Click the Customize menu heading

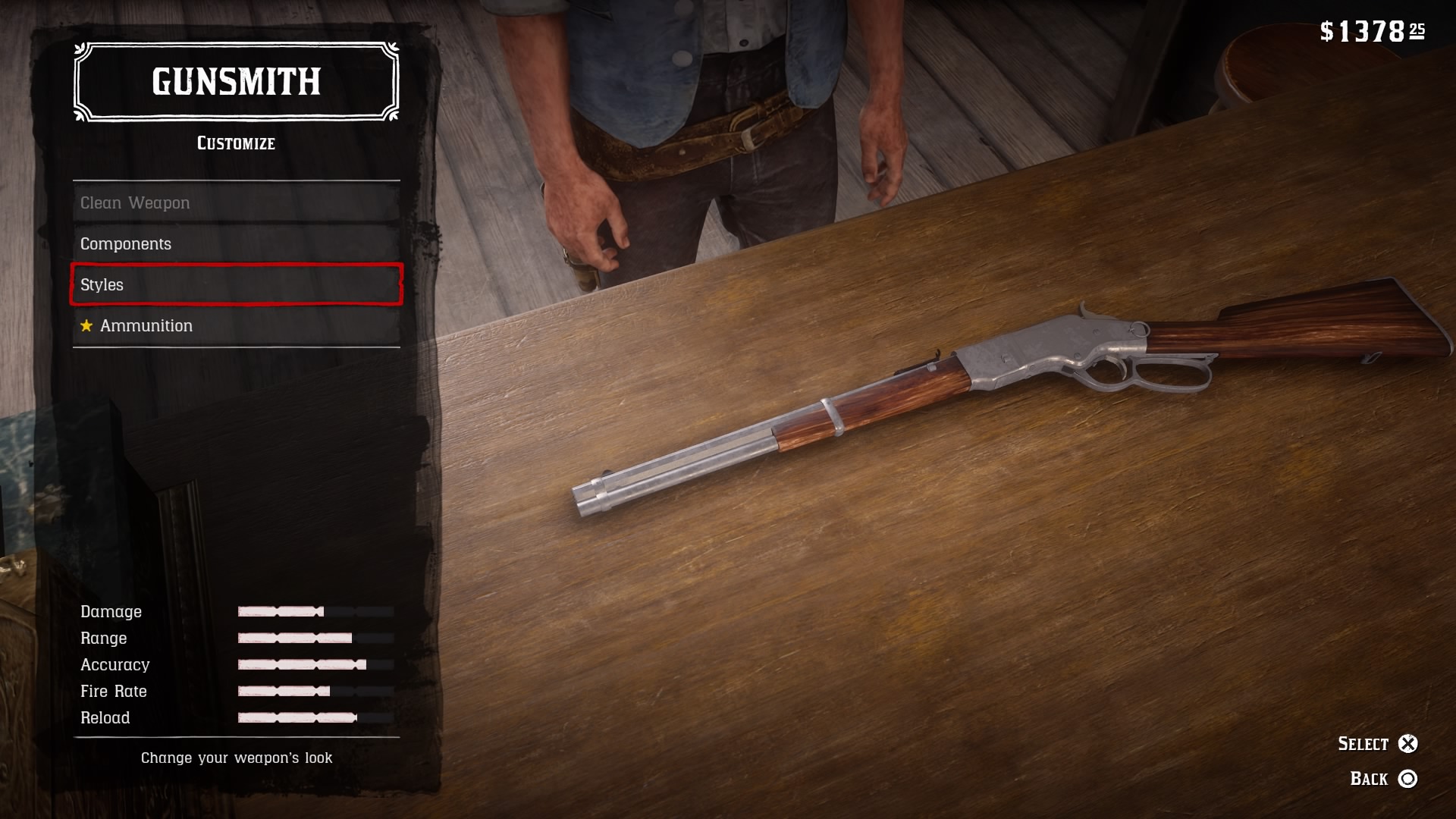235,143
